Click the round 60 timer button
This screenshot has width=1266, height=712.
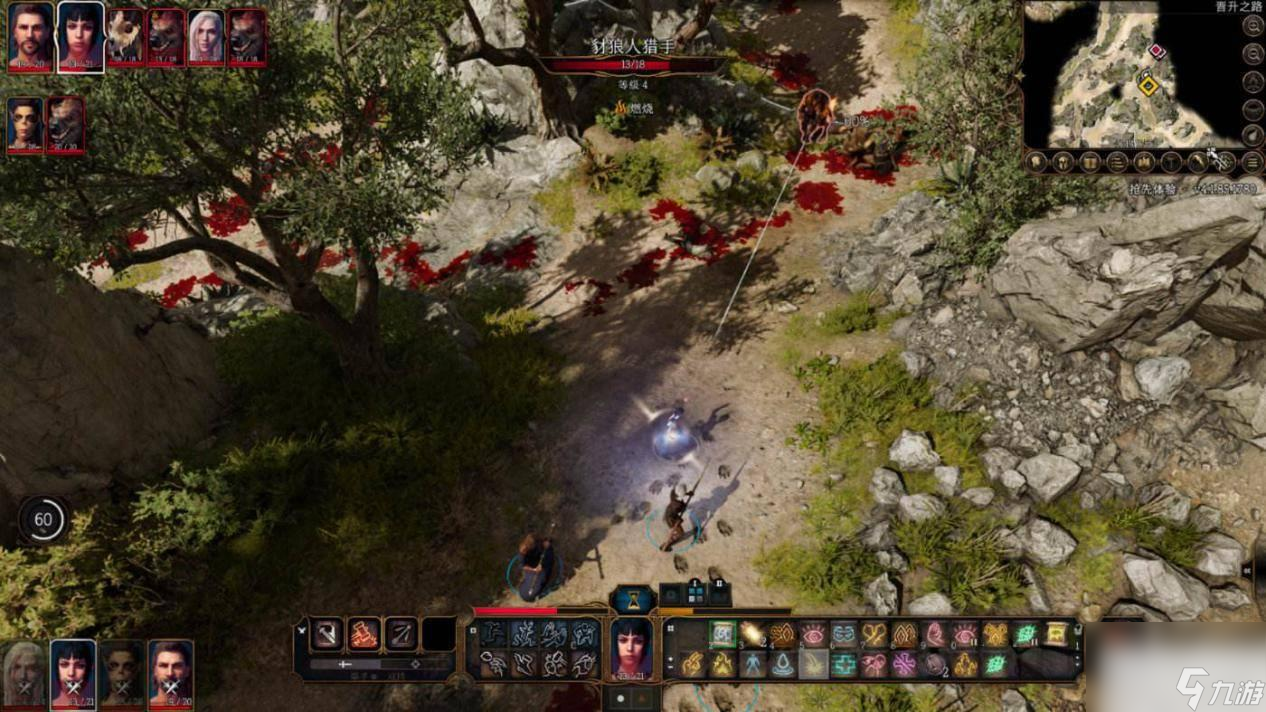pyautogui.click(x=43, y=520)
